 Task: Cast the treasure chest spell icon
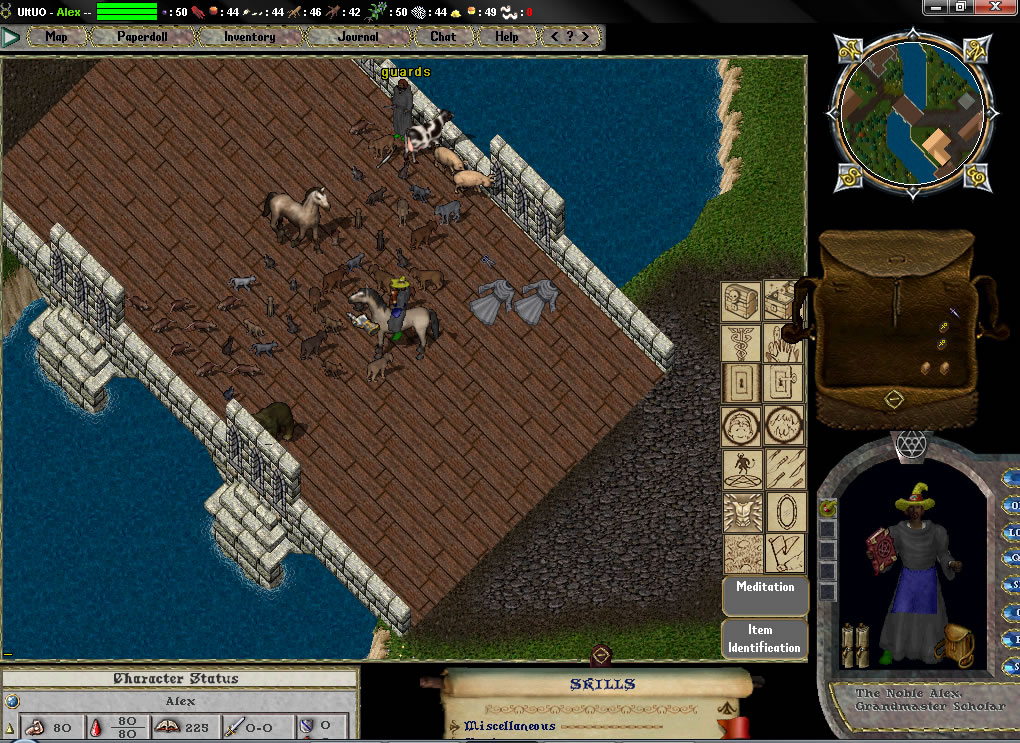pos(742,301)
